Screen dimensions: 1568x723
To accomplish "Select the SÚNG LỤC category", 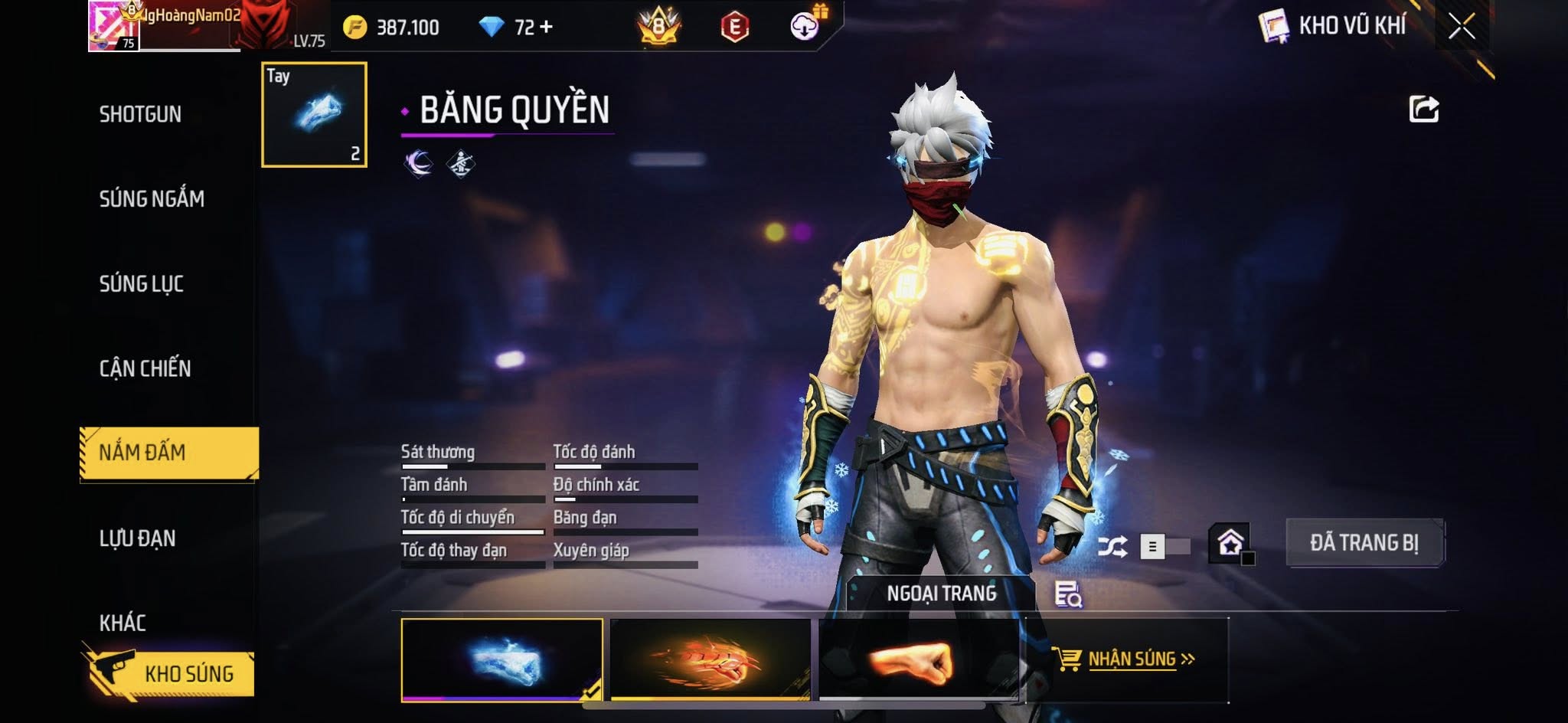I will pyautogui.click(x=142, y=284).
